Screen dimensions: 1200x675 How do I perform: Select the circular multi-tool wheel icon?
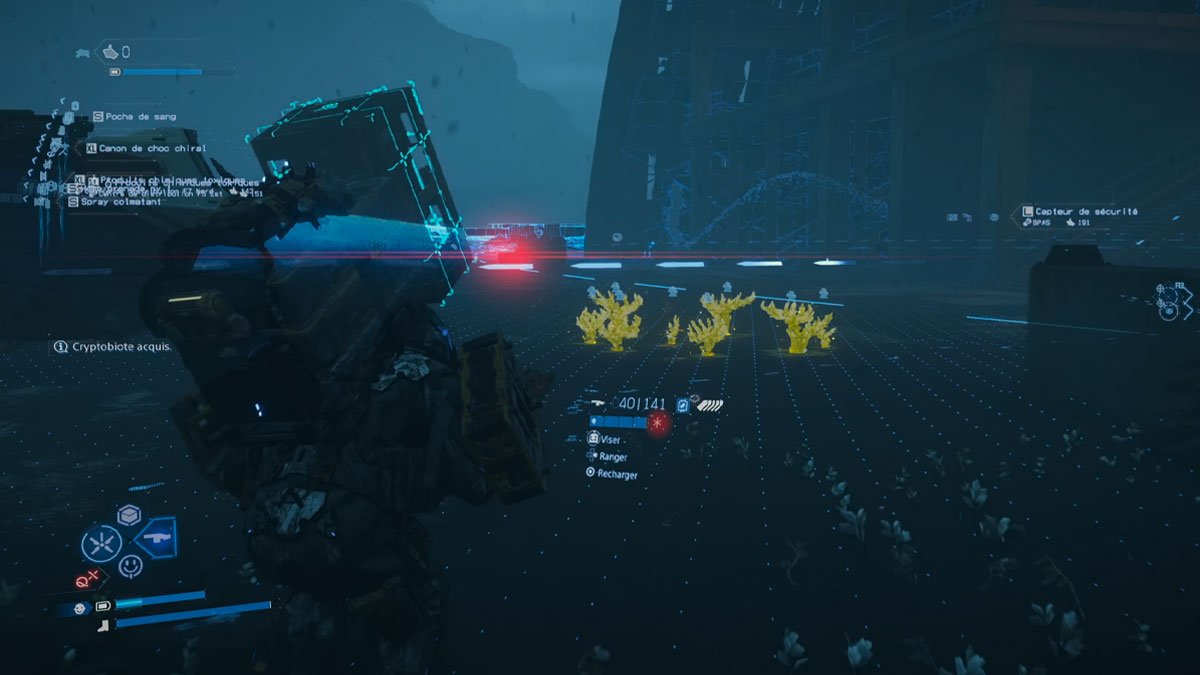tap(101, 543)
